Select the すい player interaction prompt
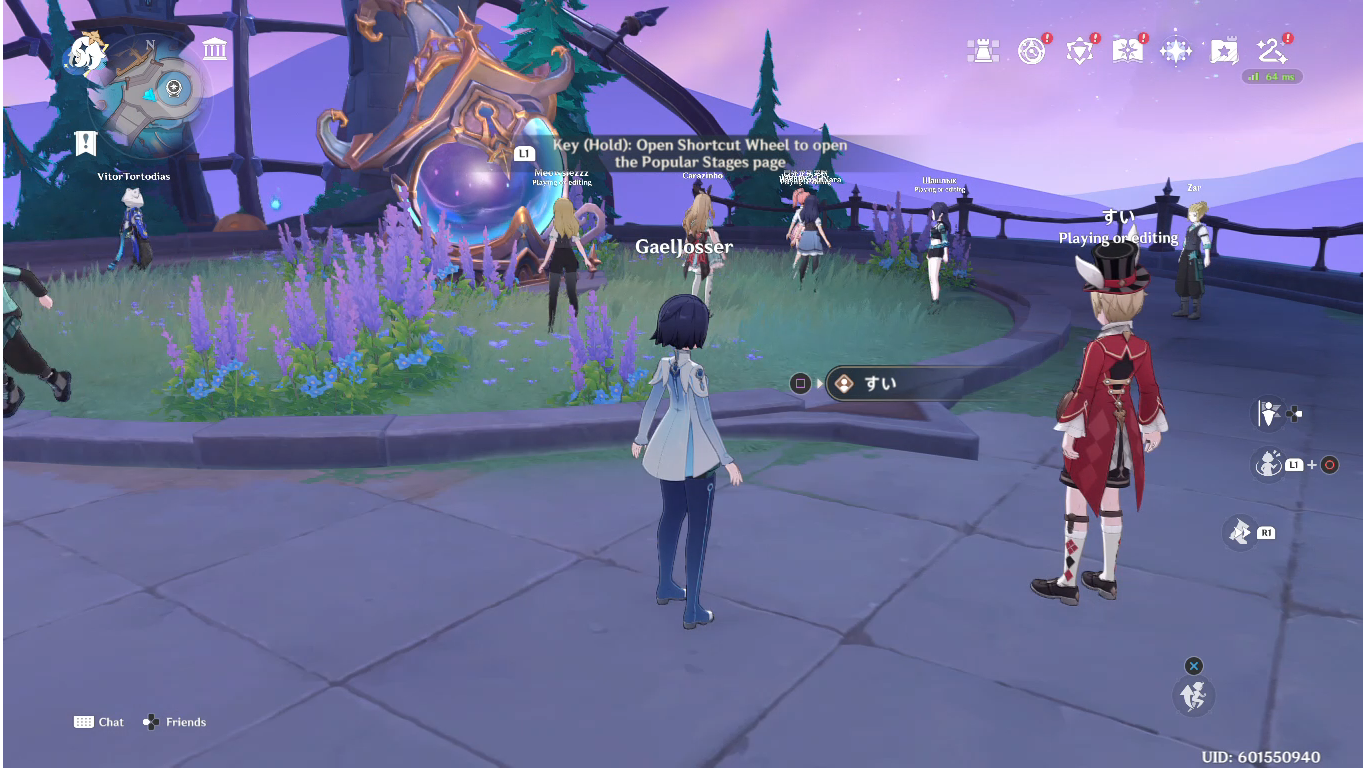 [x=900, y=383]
